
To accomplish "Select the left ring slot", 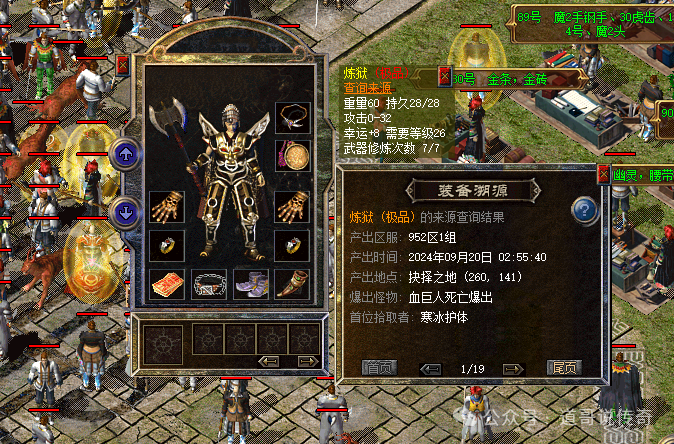I will (x=166, y=245).
